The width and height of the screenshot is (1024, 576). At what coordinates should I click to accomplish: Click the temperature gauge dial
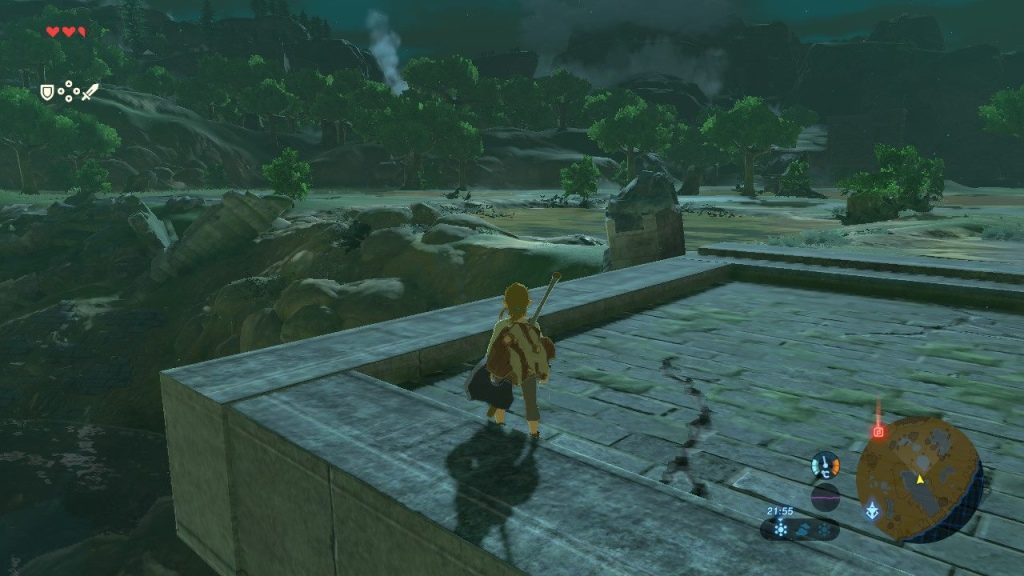[825, 465]
